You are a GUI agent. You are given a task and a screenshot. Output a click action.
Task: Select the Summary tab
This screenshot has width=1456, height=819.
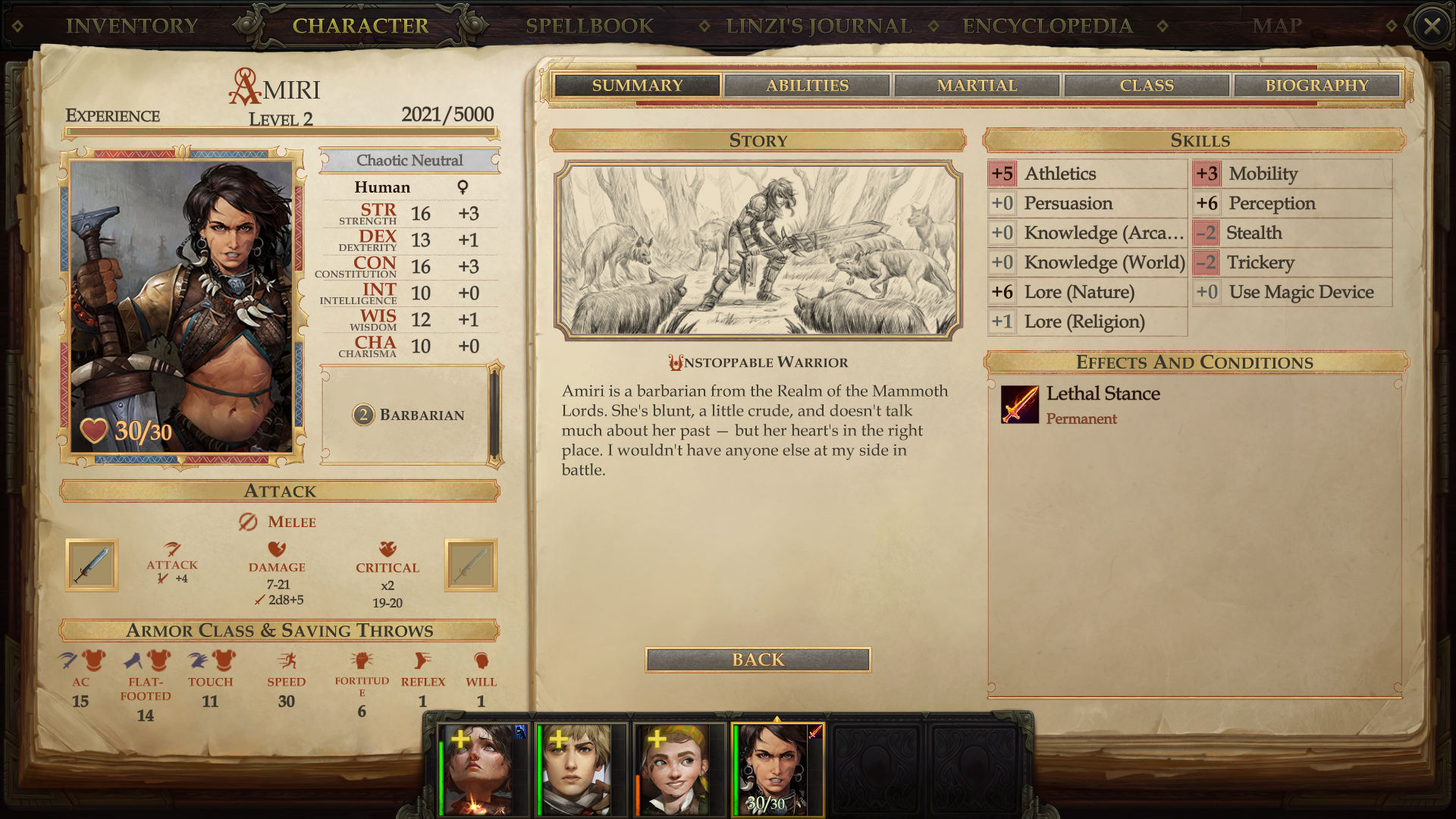[x=637, y=86]
